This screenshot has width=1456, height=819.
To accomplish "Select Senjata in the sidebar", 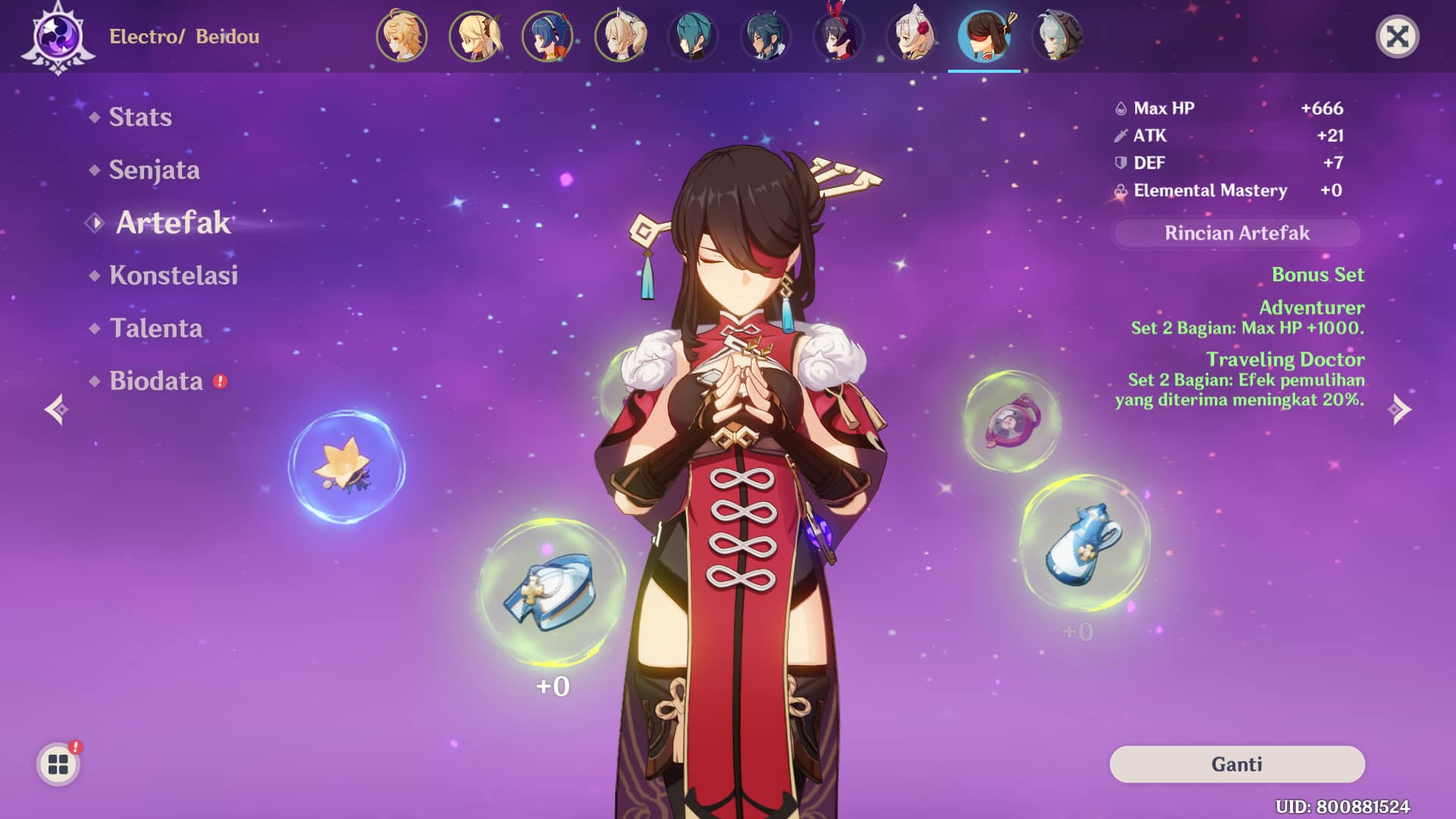I will click(x=155, y=171).
